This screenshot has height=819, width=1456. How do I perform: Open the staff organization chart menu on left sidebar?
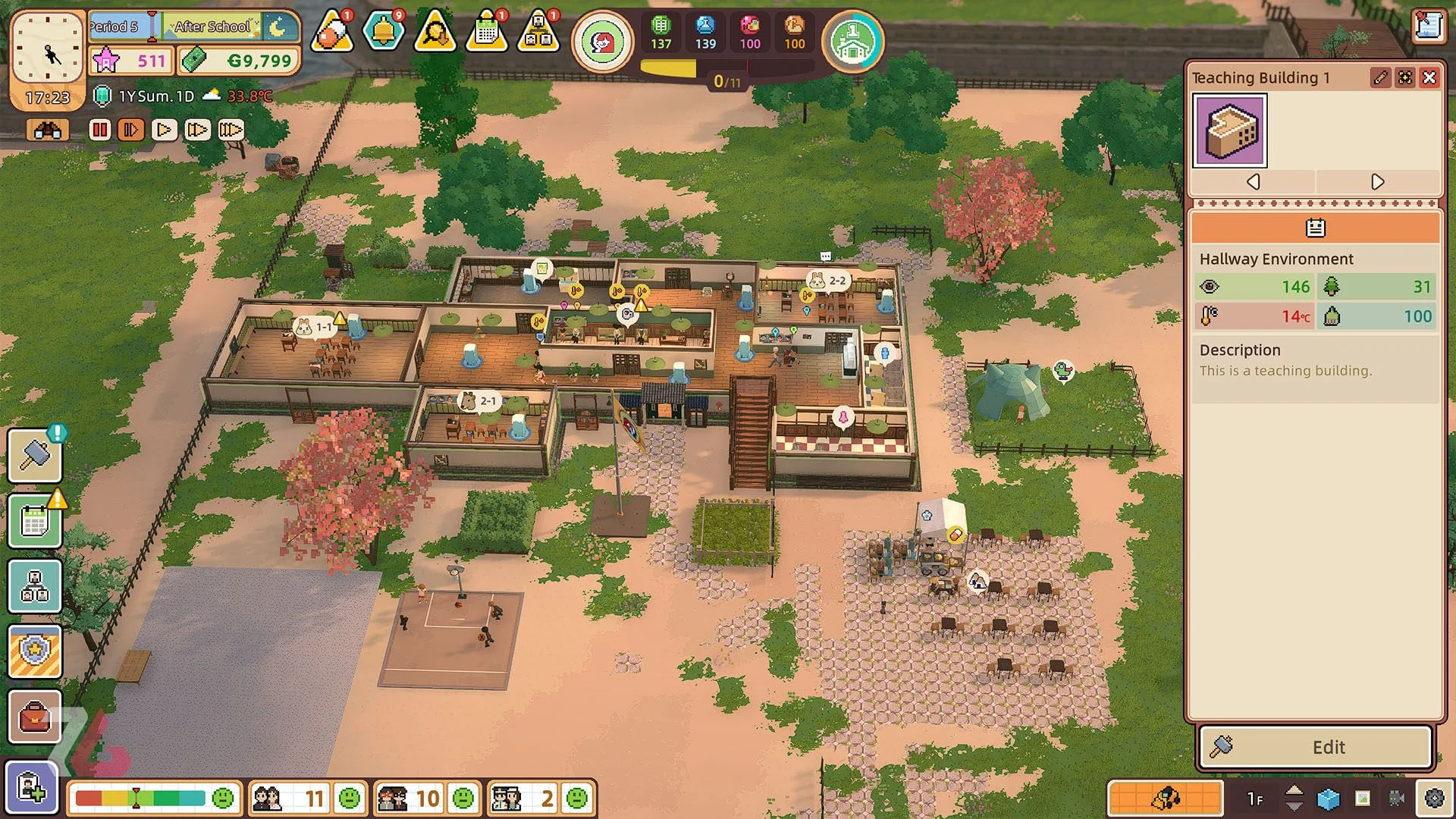pyautogui.click(x=35, y=586)
